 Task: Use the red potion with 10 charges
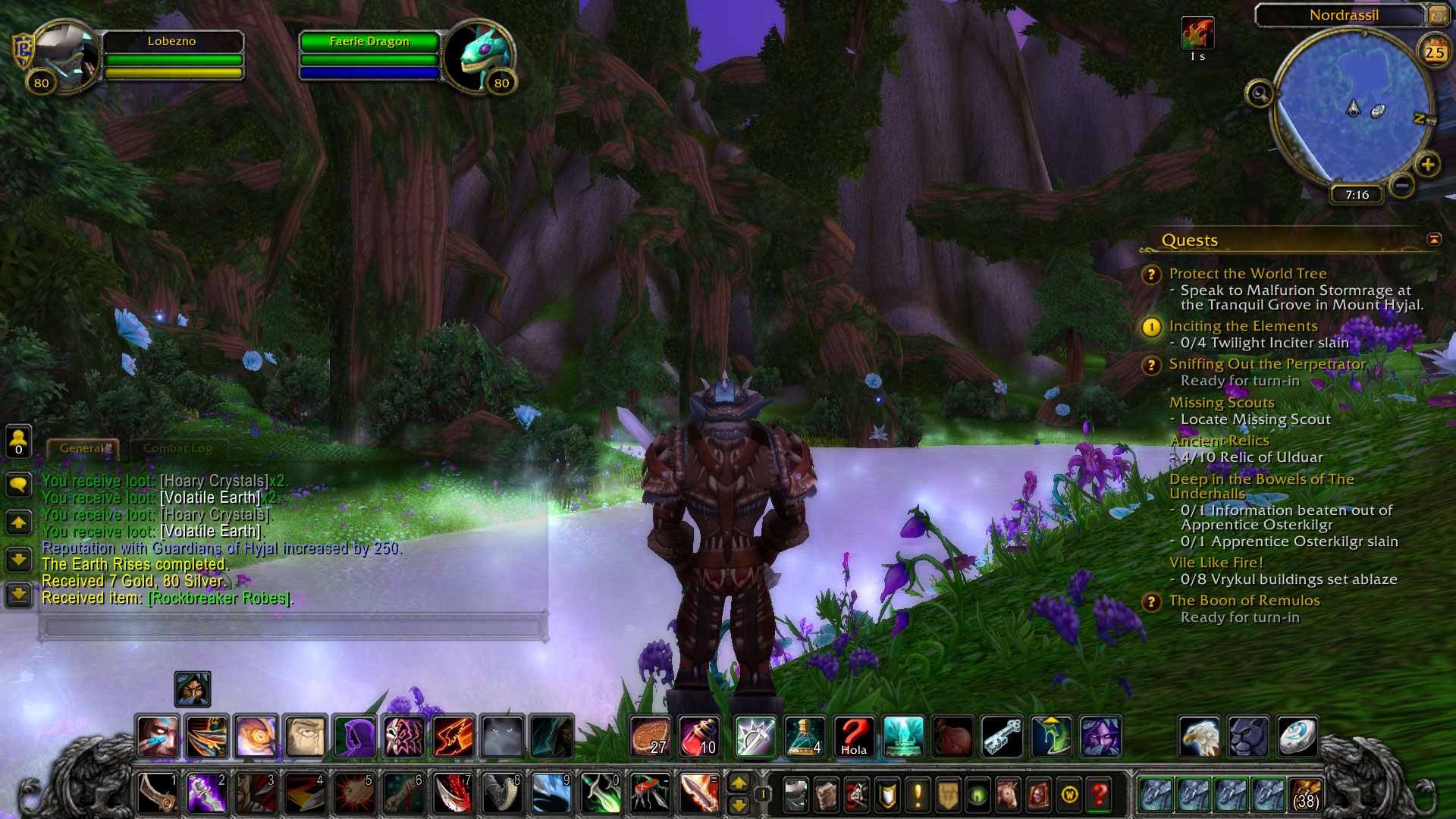(698, 736)
